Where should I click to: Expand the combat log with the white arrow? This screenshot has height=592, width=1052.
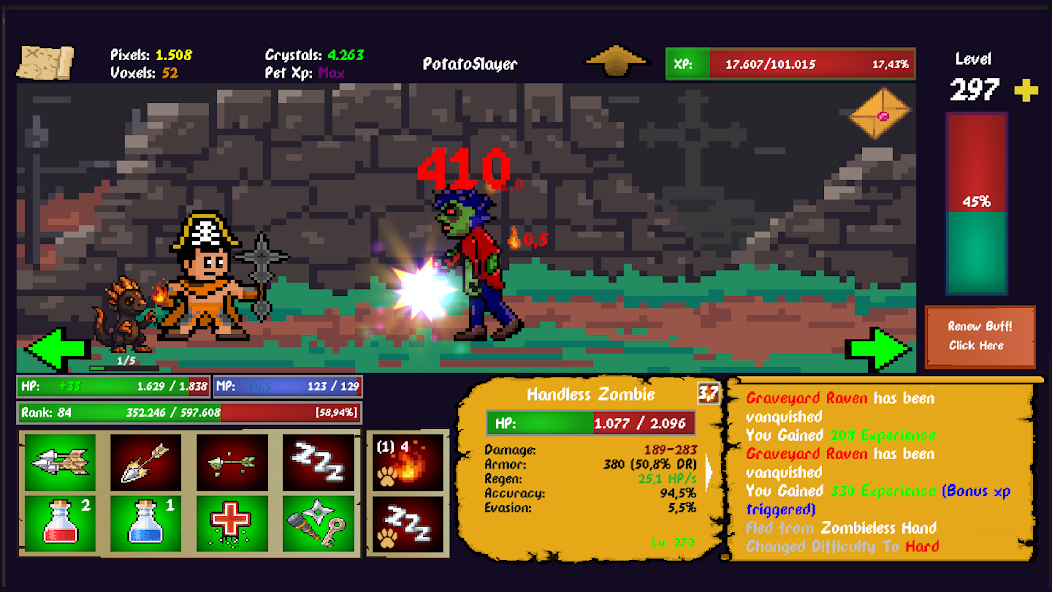pos(711,472)
